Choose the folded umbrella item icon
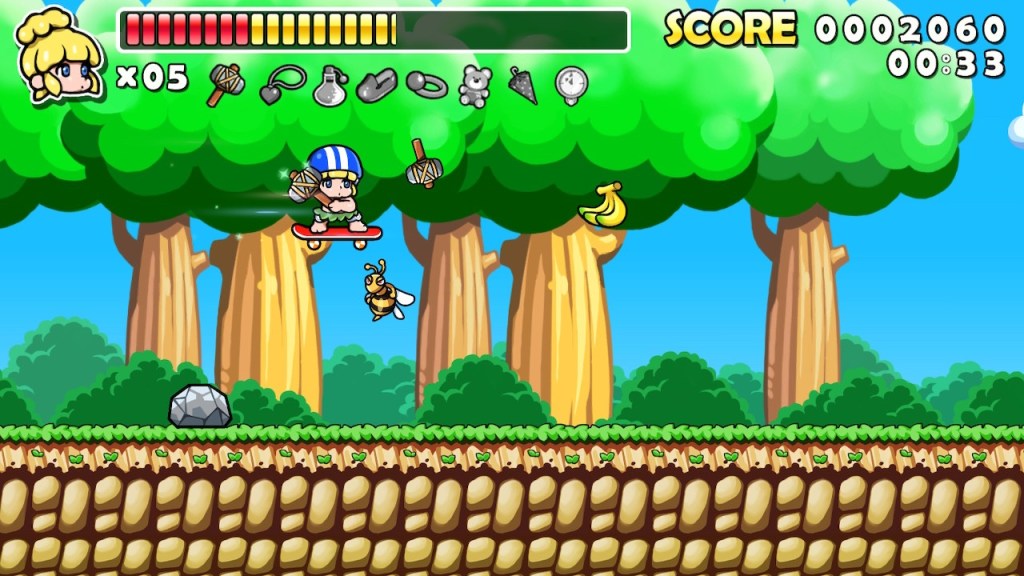The image size is (1024, 576). click(x=523, y=85)
